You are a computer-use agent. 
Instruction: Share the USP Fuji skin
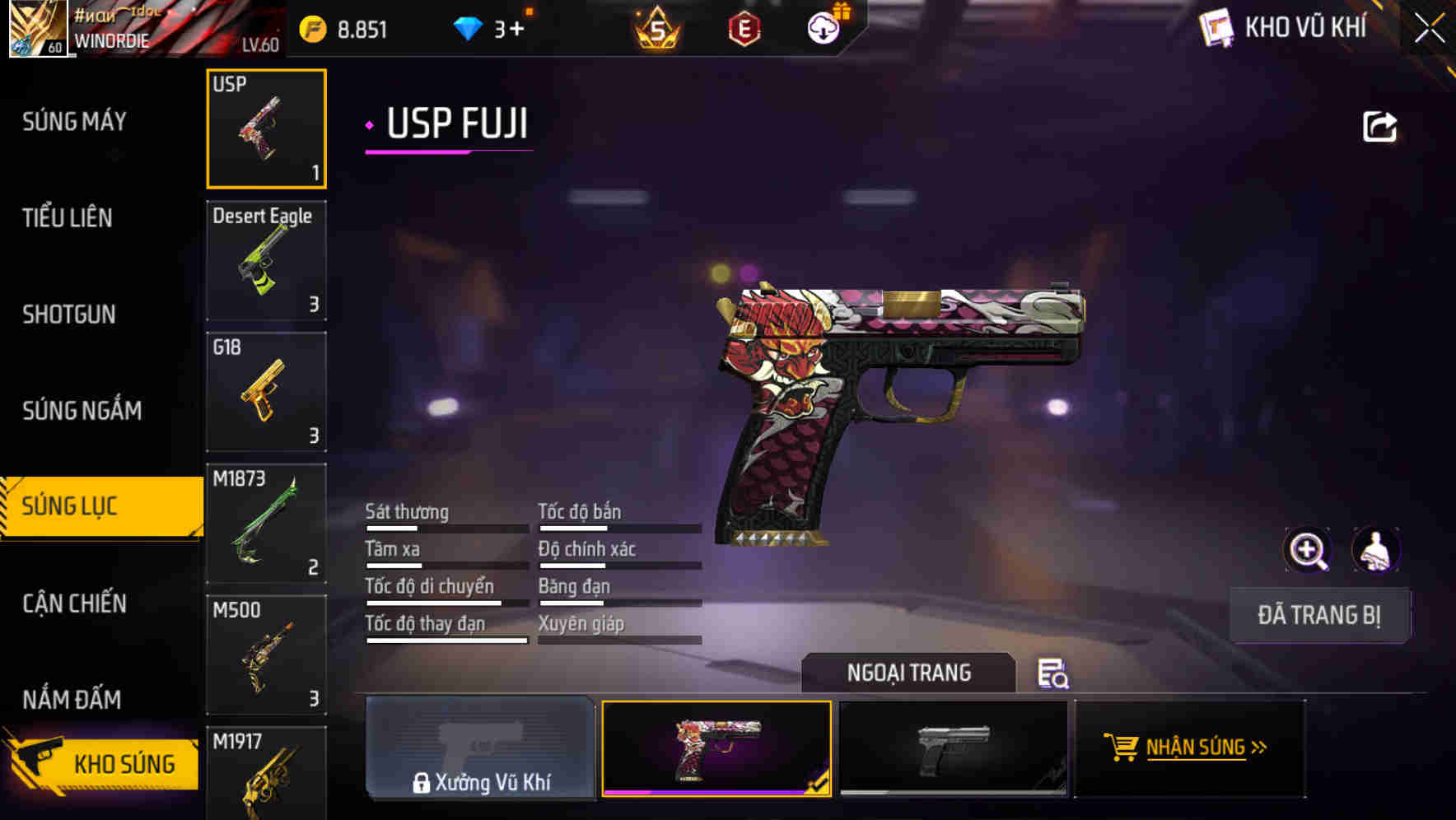click(x=1379, y=125)
